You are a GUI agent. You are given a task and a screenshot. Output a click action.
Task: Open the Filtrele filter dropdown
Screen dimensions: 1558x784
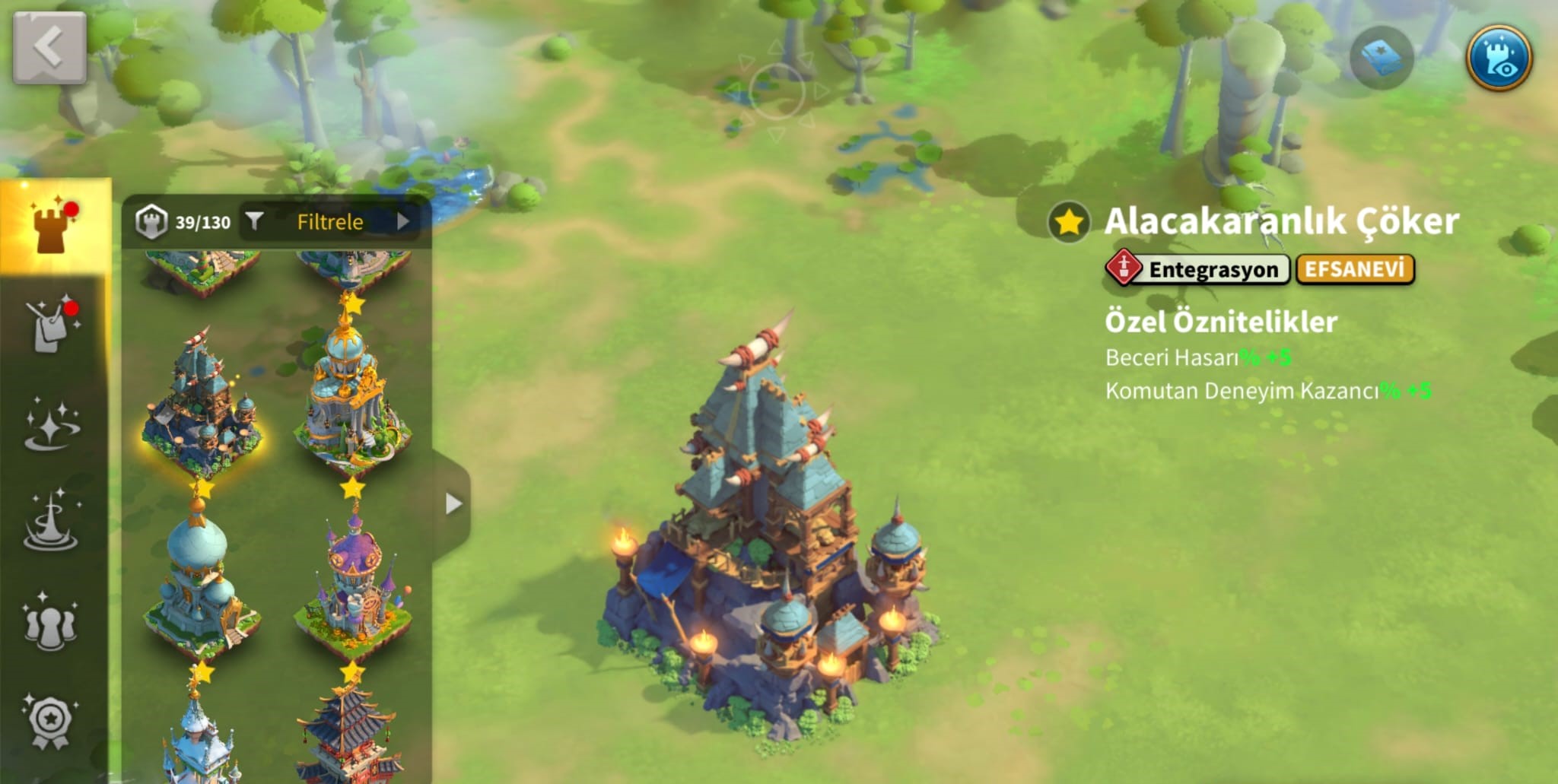pos(331,221)
